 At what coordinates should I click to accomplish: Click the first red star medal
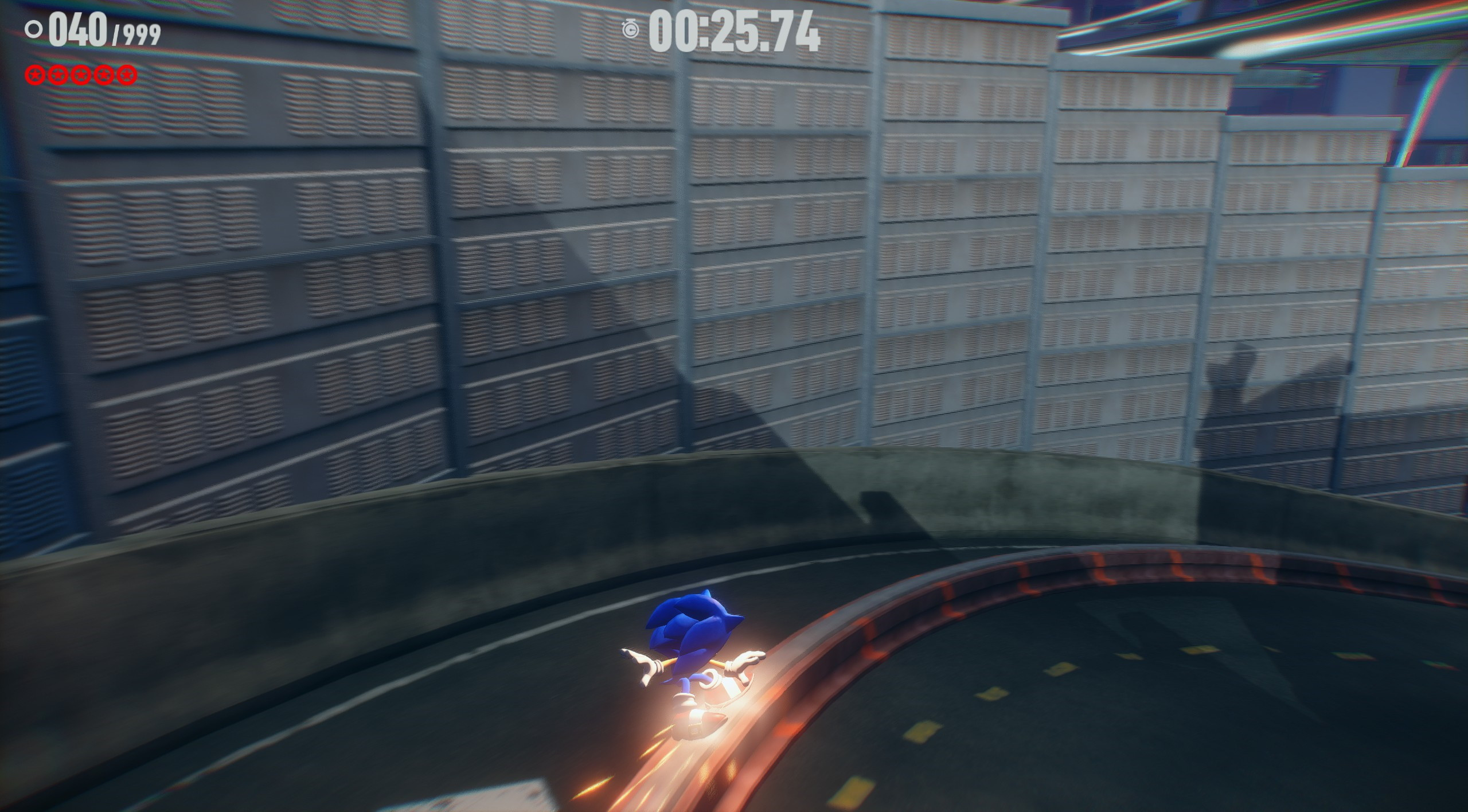coord(36,73)
